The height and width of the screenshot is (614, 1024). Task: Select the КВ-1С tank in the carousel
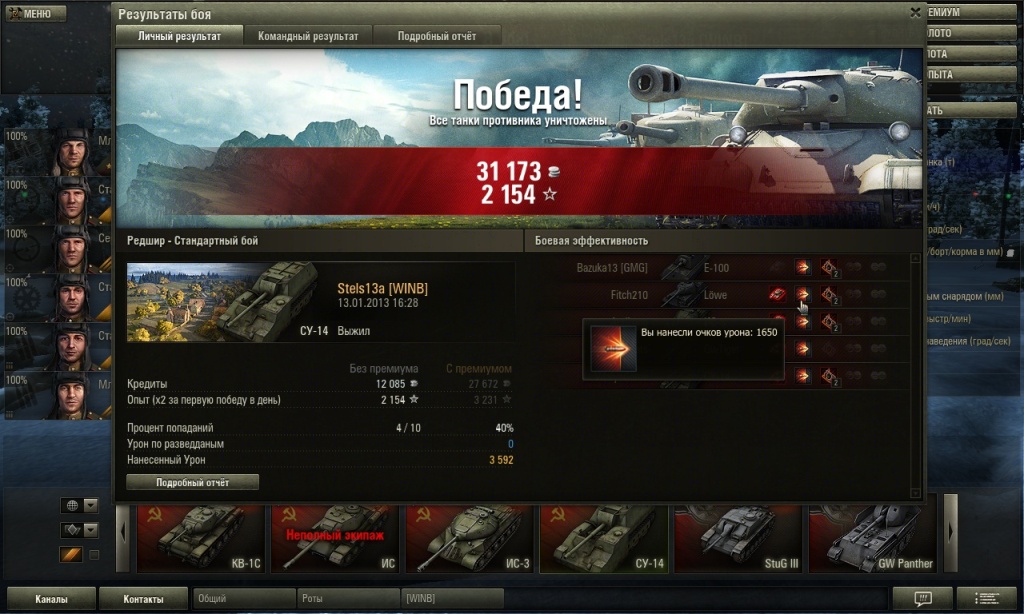(200, 539)
